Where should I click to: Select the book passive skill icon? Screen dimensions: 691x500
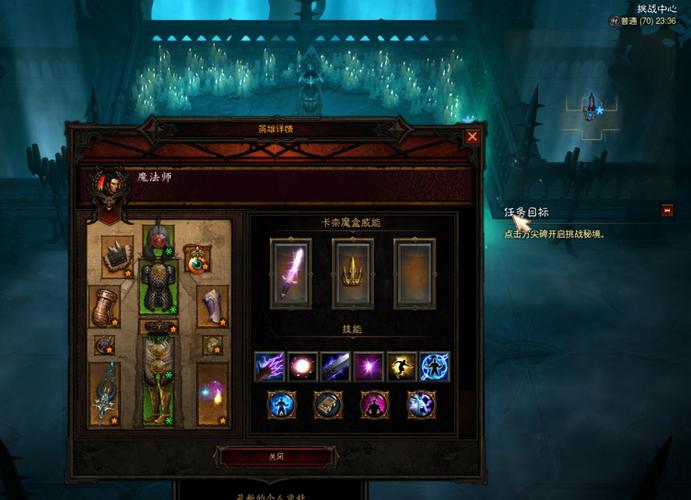pos(328,404)
